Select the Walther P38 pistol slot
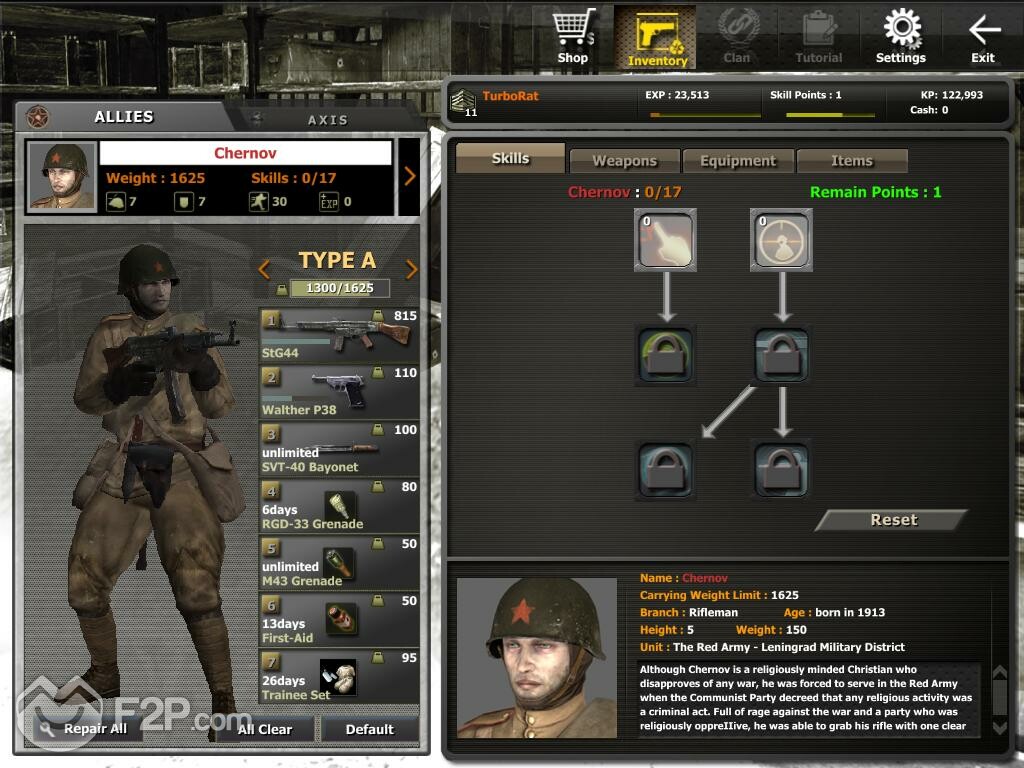This screenshot has height=768, width=1024. pos(339,391)
